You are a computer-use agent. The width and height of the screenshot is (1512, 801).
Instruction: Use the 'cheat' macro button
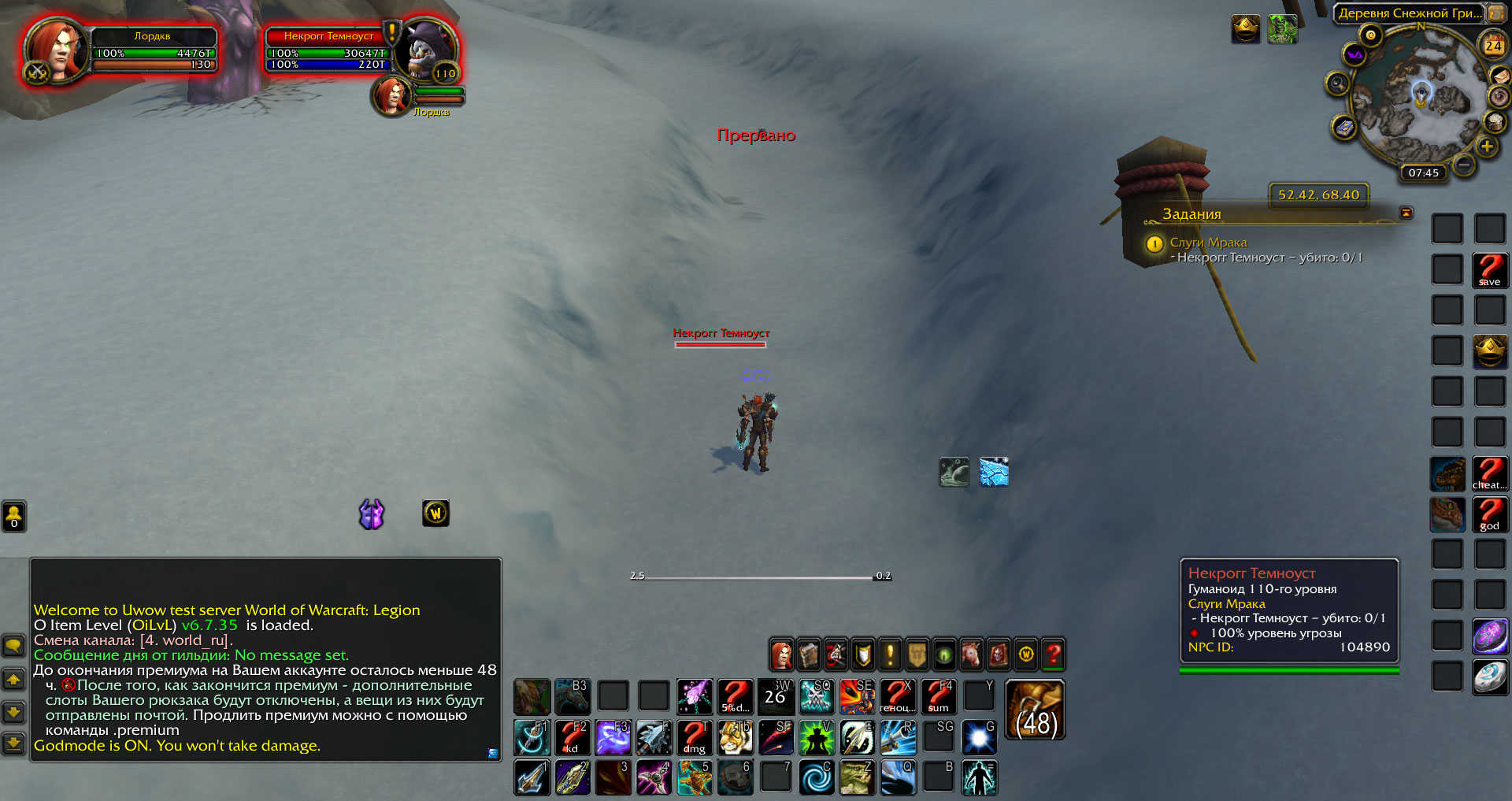1489,473
